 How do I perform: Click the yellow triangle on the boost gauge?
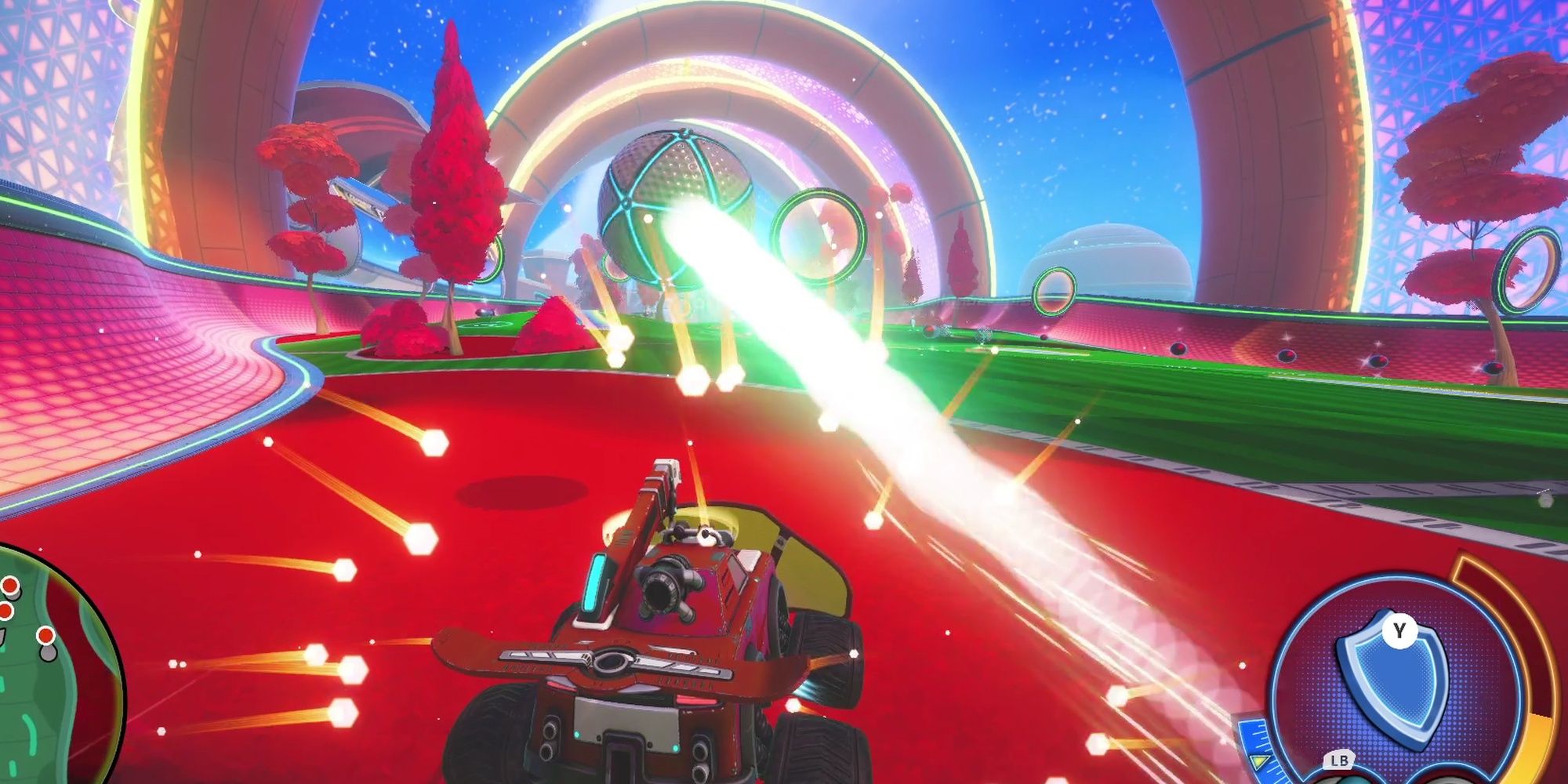click(x=1258, y=763)
